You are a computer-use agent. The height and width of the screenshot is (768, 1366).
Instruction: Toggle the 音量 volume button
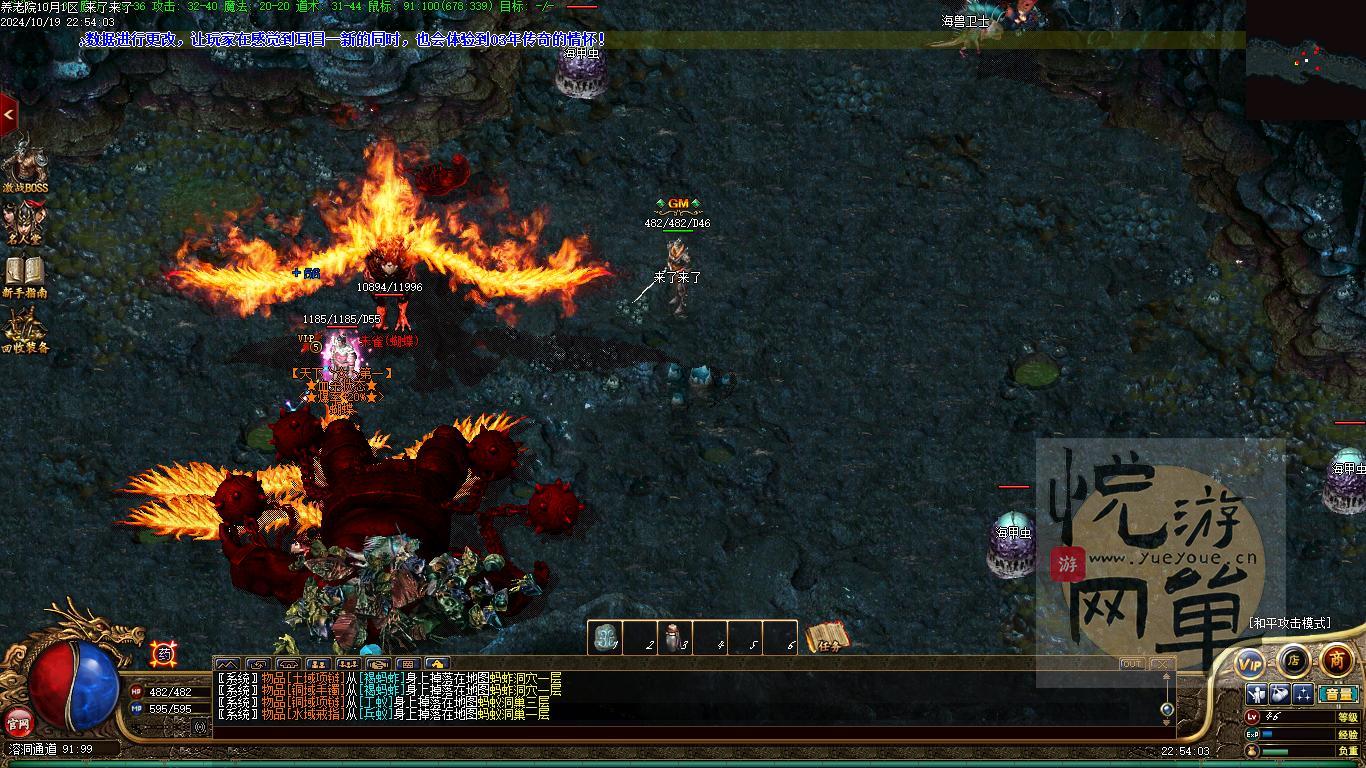point(1338,694)
